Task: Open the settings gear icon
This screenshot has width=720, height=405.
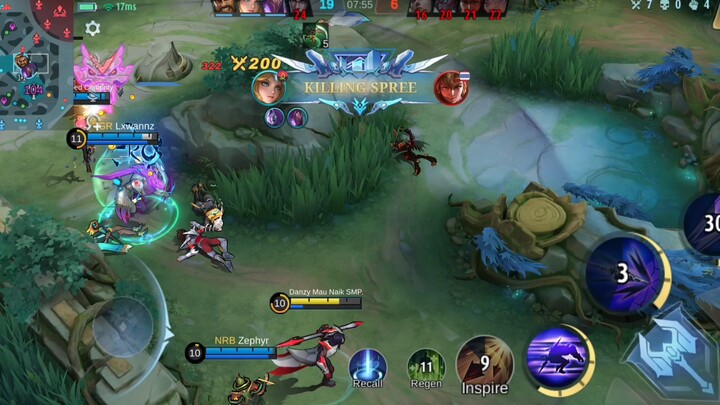Action: click(x=93, y=29)
